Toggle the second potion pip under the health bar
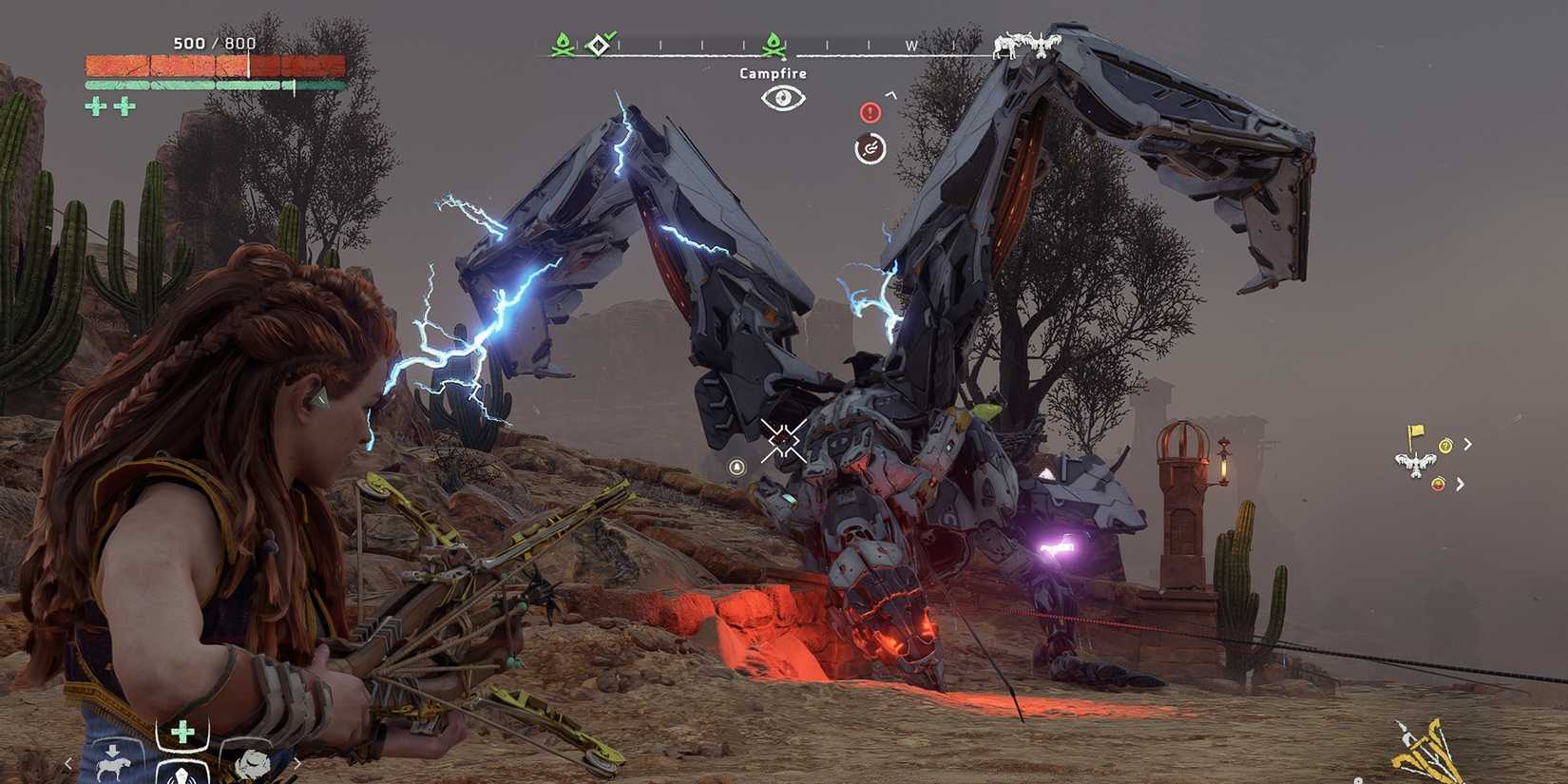 click(124, 106)
